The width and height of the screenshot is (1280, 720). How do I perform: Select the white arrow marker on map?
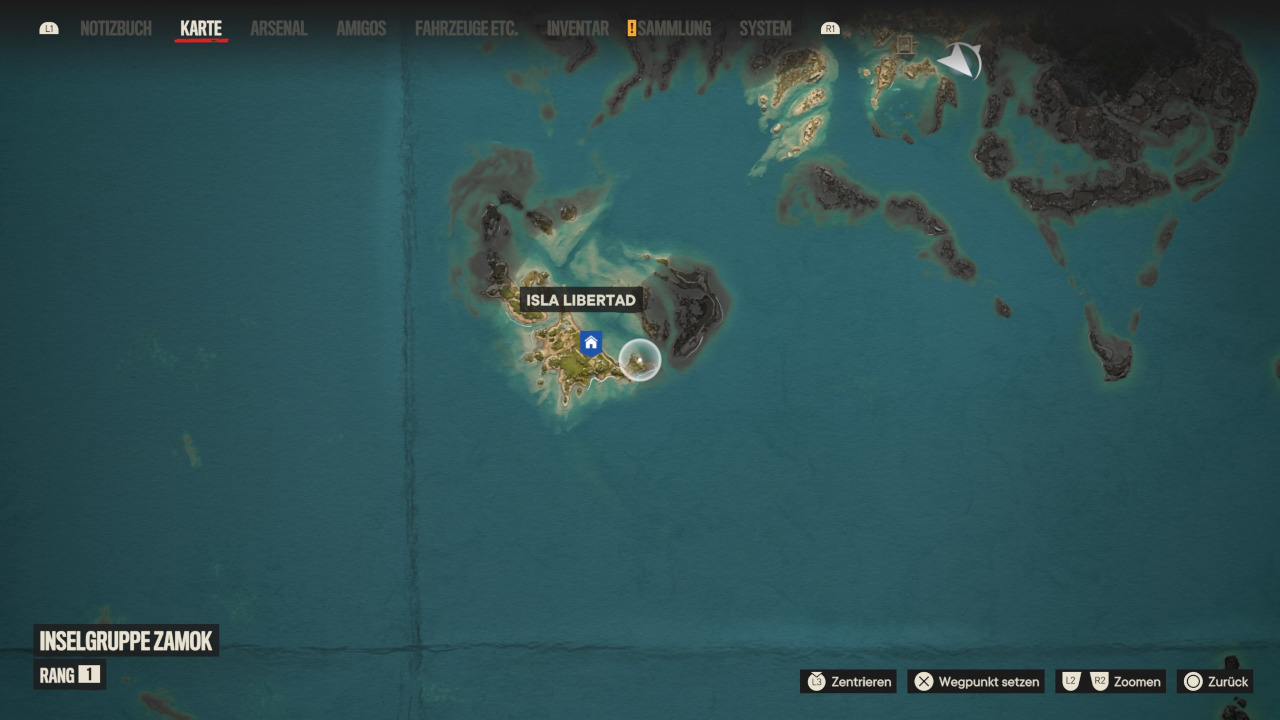click(960, 62)
